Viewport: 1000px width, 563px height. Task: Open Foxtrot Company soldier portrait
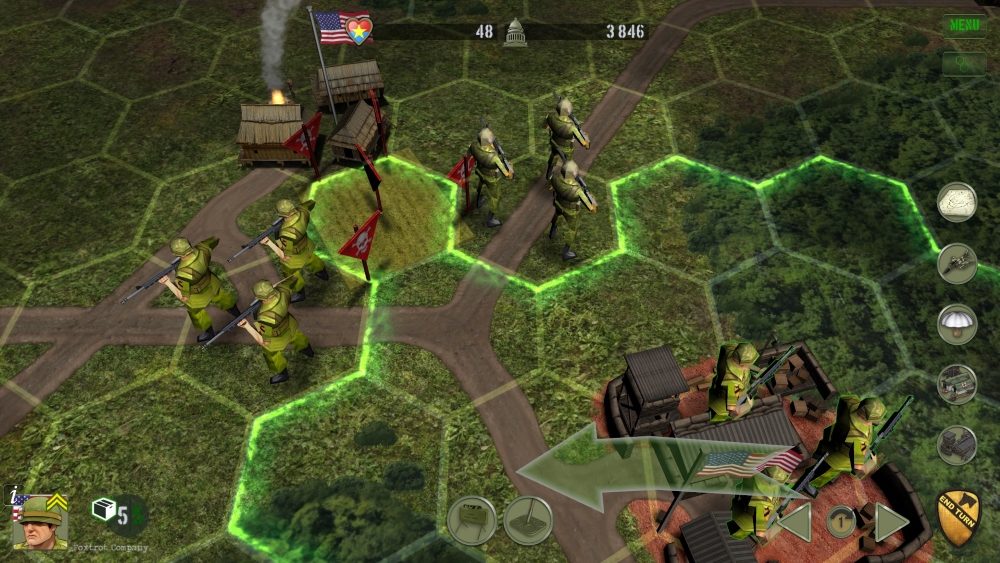pos(40,521)
